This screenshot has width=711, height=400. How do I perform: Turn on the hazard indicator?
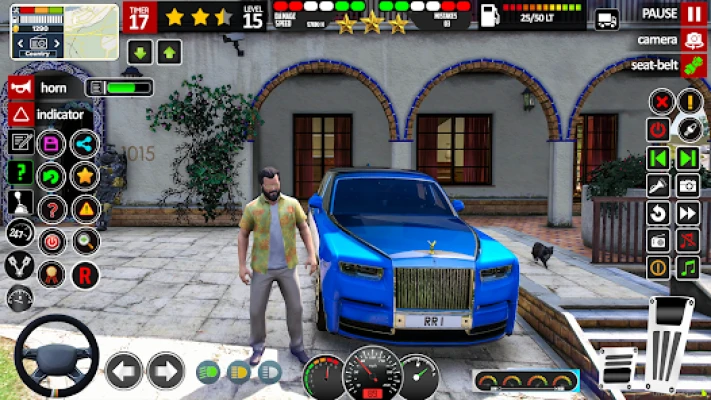pos(21,114)
